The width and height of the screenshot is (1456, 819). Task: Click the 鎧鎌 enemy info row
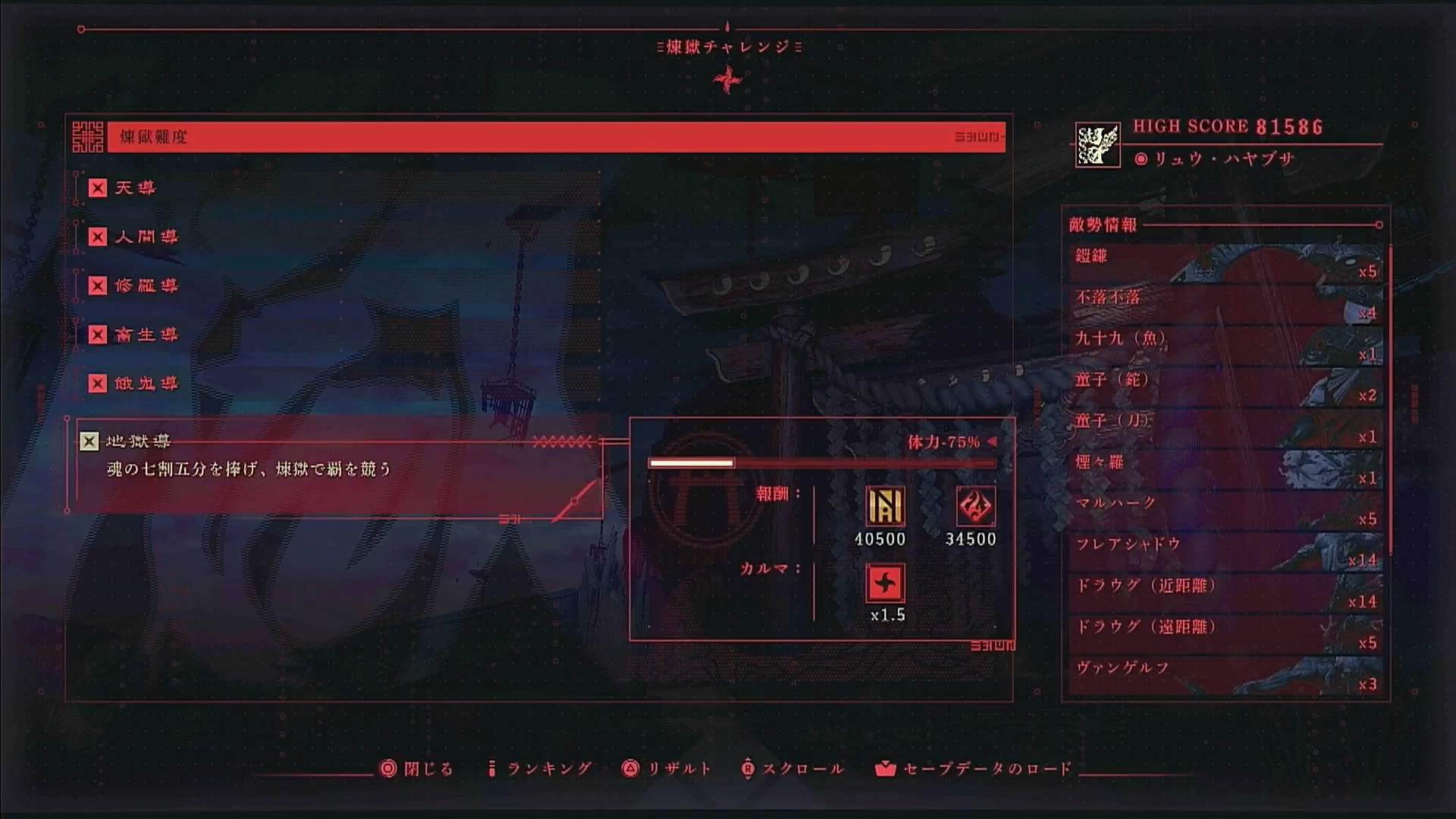[1225, 263]
